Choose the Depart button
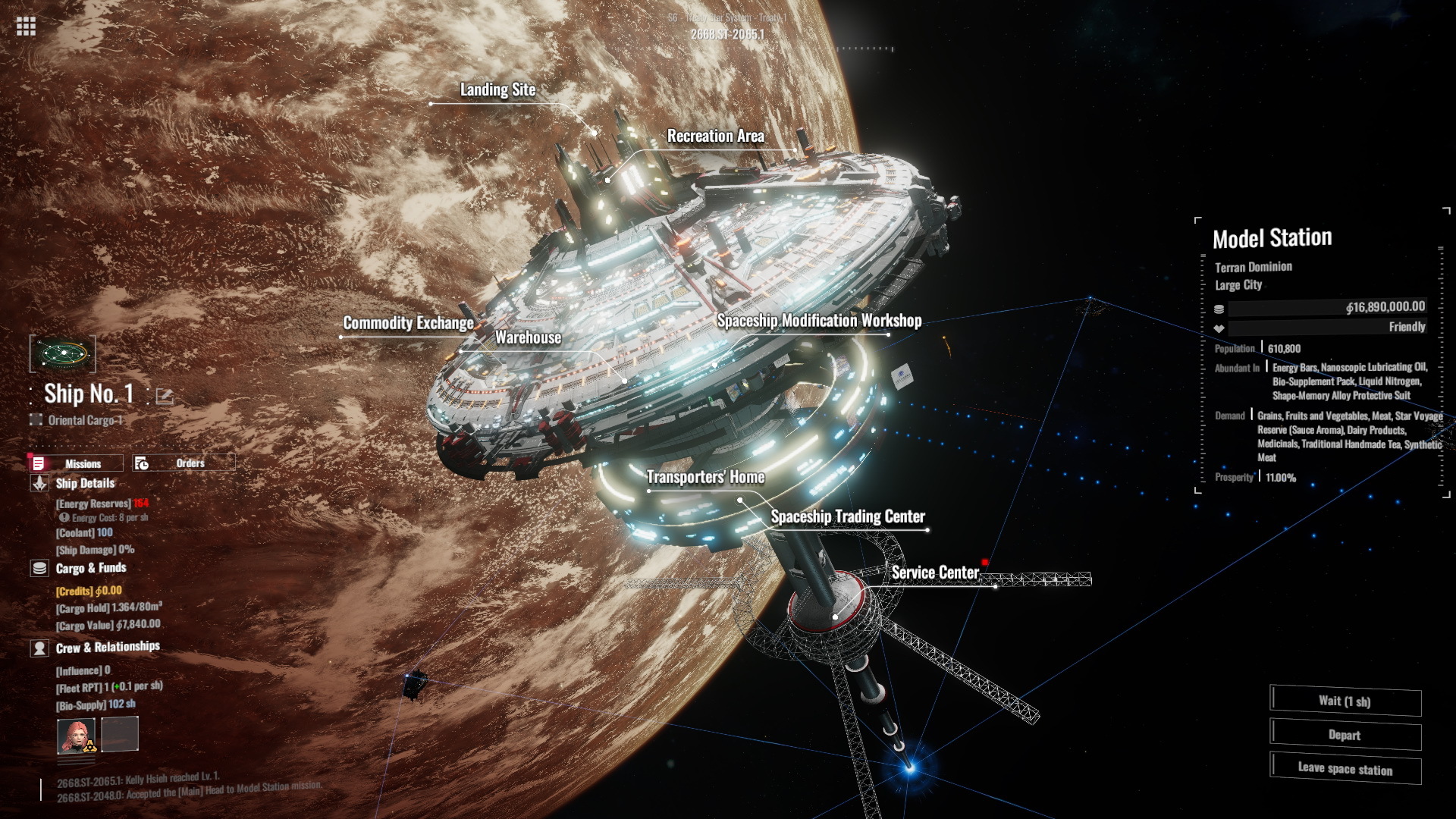 coord(1345,735)
